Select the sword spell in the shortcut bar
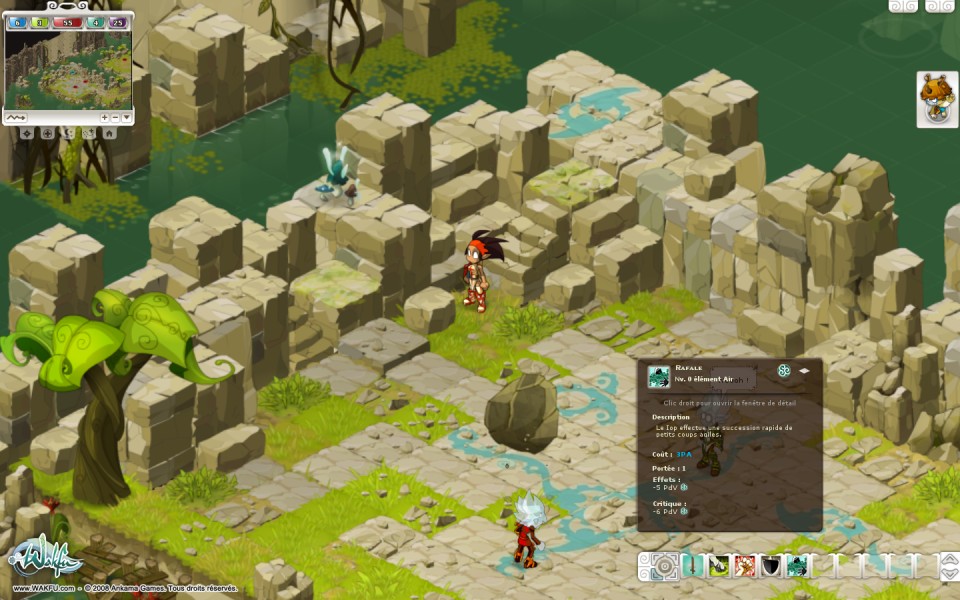 click(x=693, y=567)
